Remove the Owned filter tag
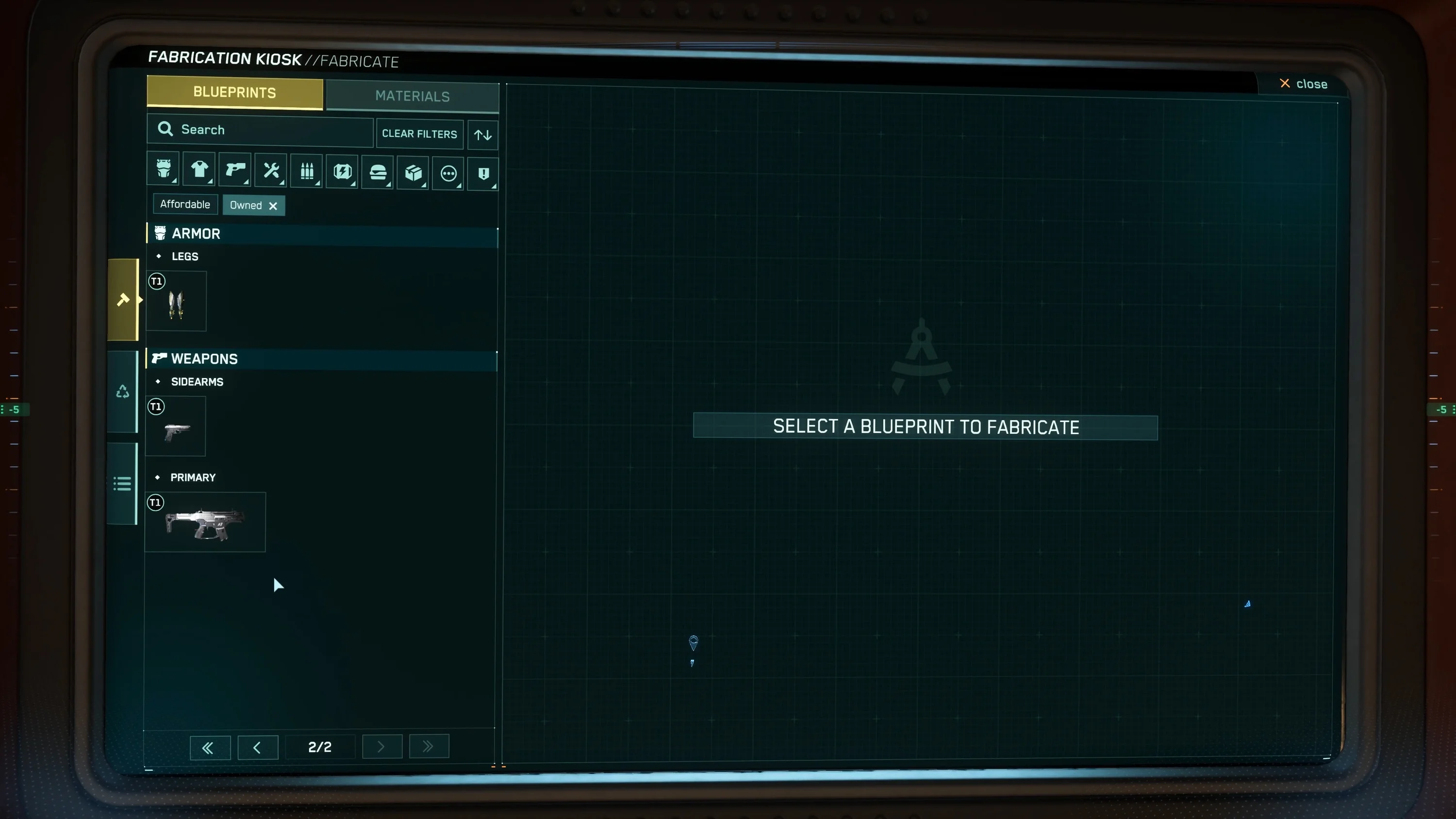This screenshot has height=819, width=1456. (x=273, y=206)
